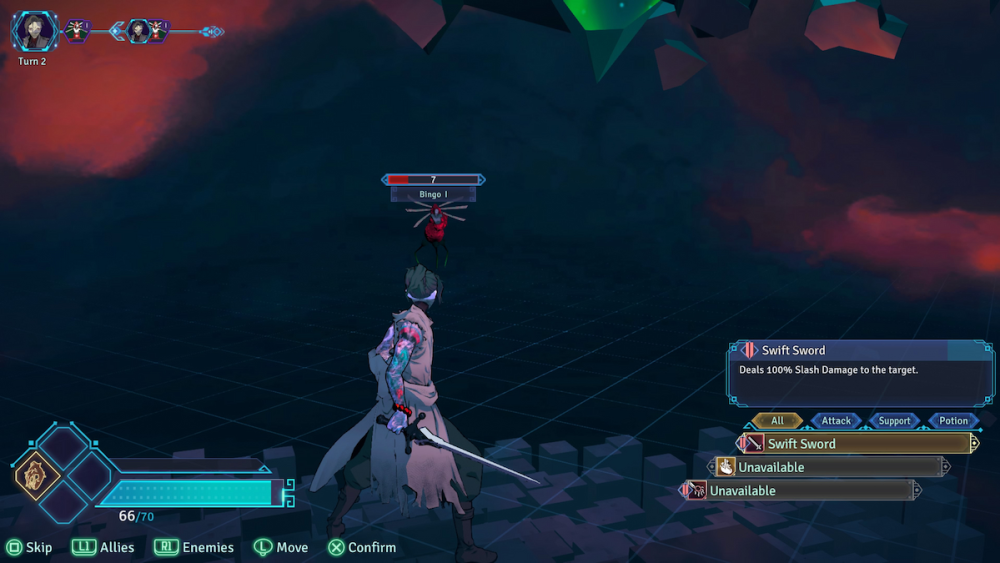The height and width of the screenshot is (563, 1000).
Task: Open the Support skill tab
Action: coord(894,421)
